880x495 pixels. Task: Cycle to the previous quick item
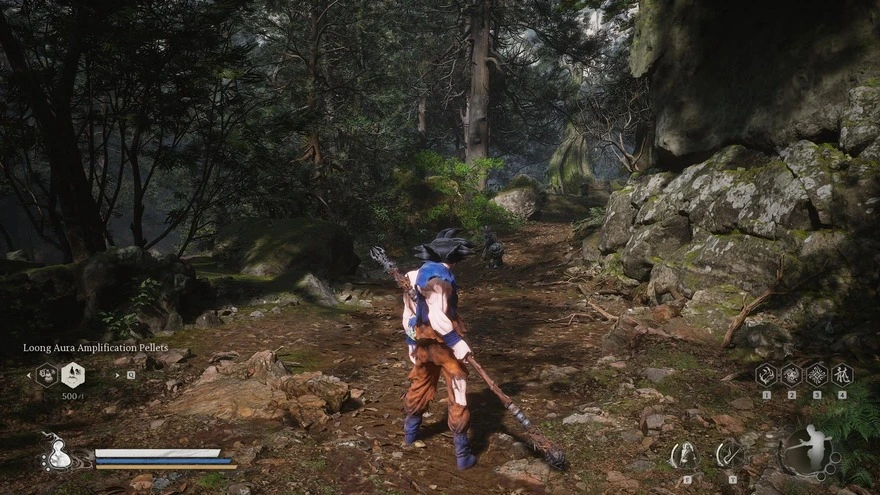27,375
